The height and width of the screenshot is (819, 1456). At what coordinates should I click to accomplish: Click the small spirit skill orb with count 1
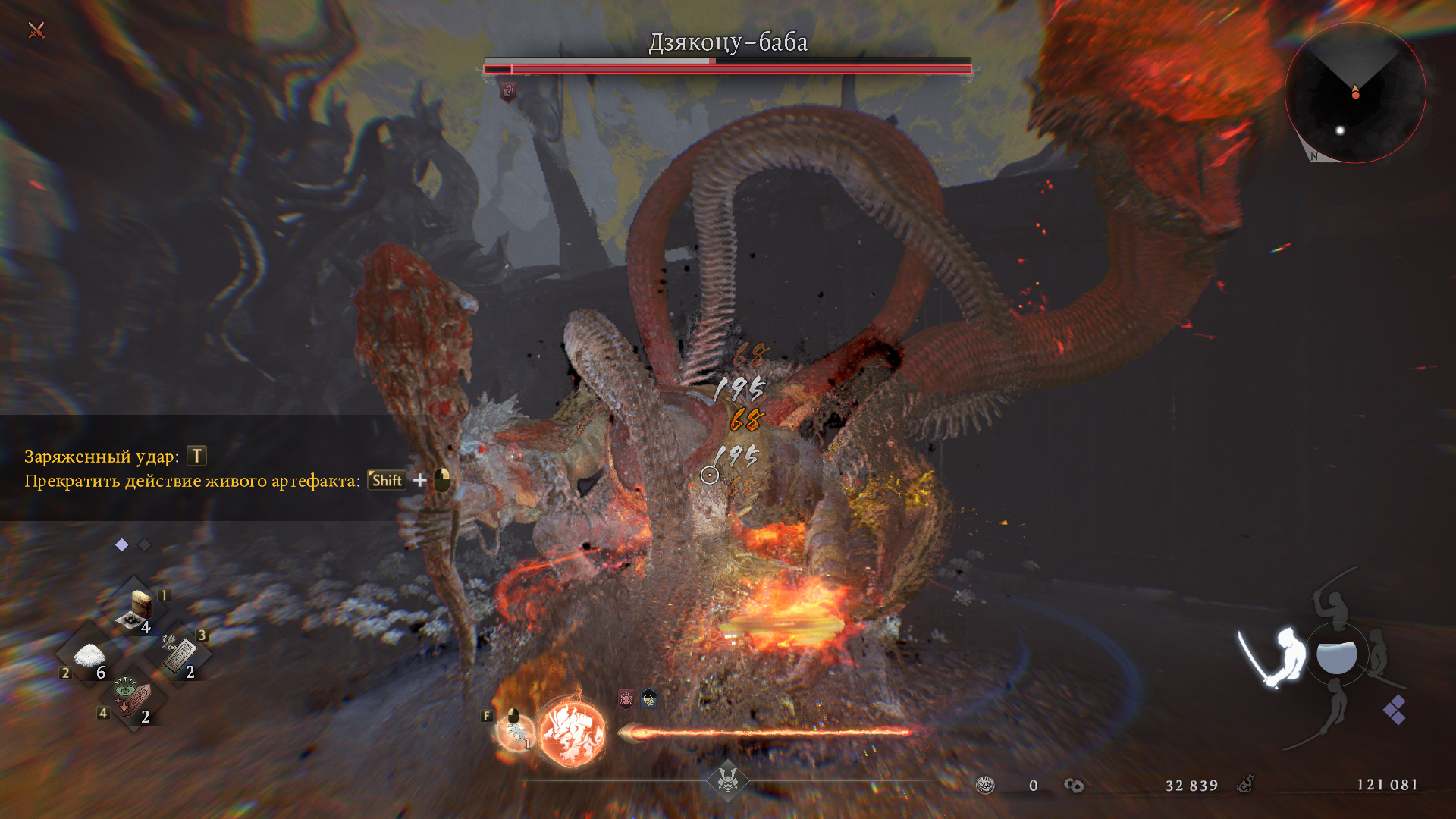(x=515, y=731)
